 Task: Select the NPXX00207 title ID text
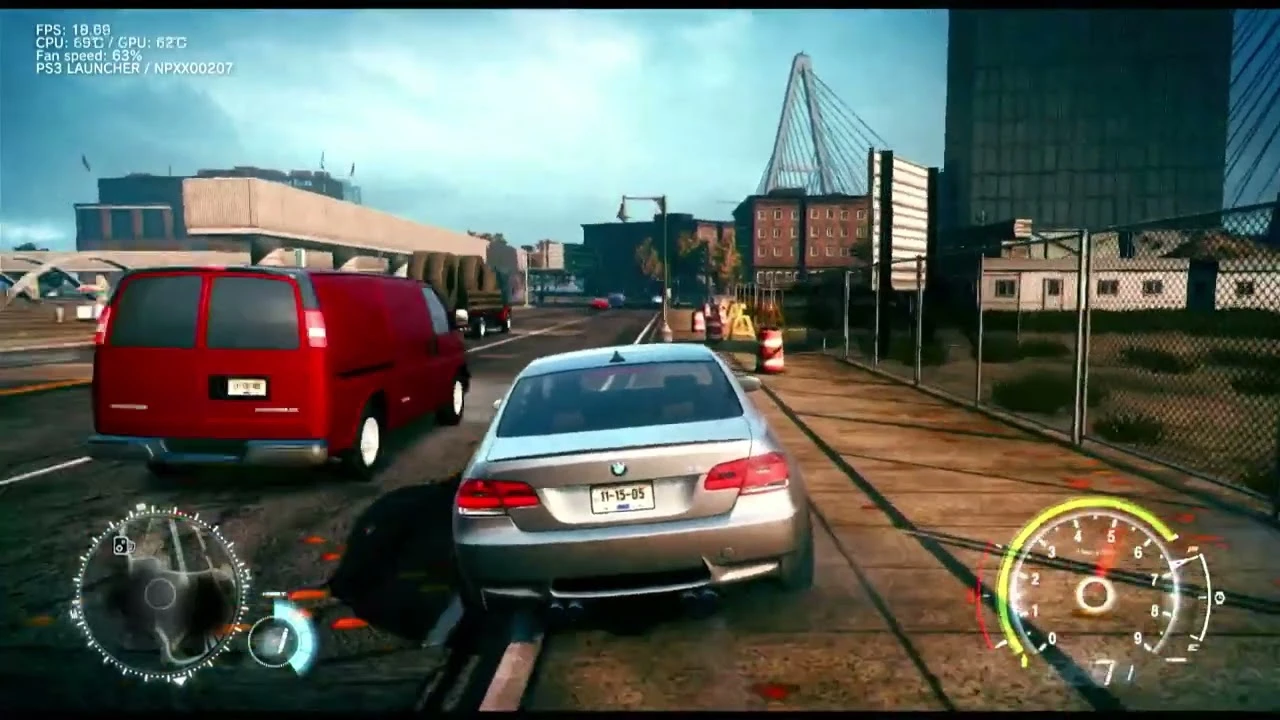pyautogui.click(x=192, y=69)
